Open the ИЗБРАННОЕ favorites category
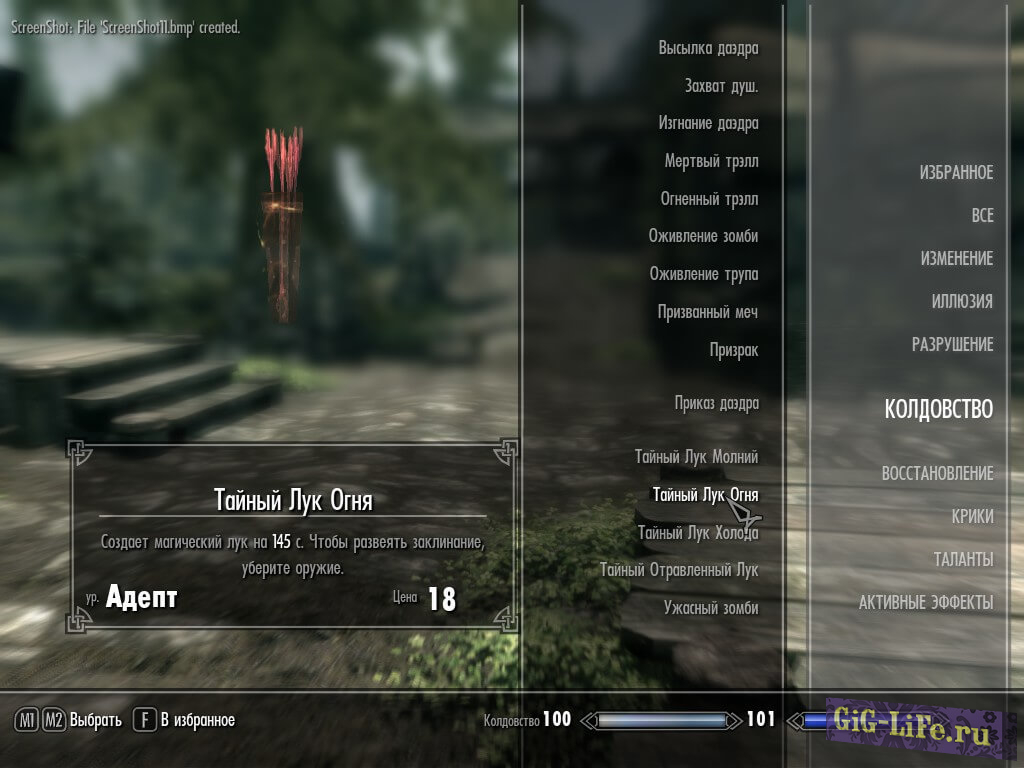Screen dimensions: 1024x768 pyautogui.click(x=956, y=173)
